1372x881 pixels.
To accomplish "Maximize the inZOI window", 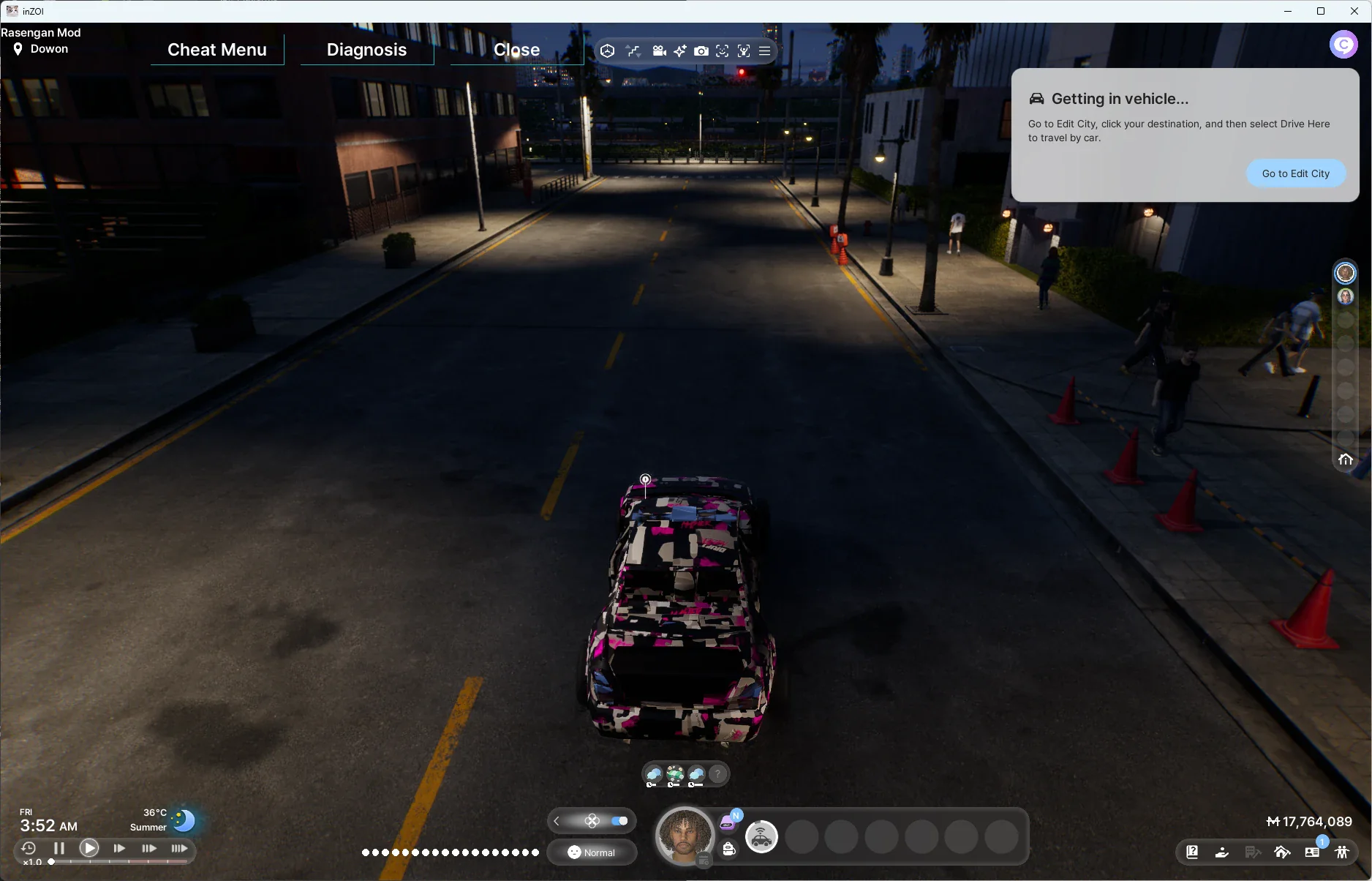I will tap(1321, 11).
